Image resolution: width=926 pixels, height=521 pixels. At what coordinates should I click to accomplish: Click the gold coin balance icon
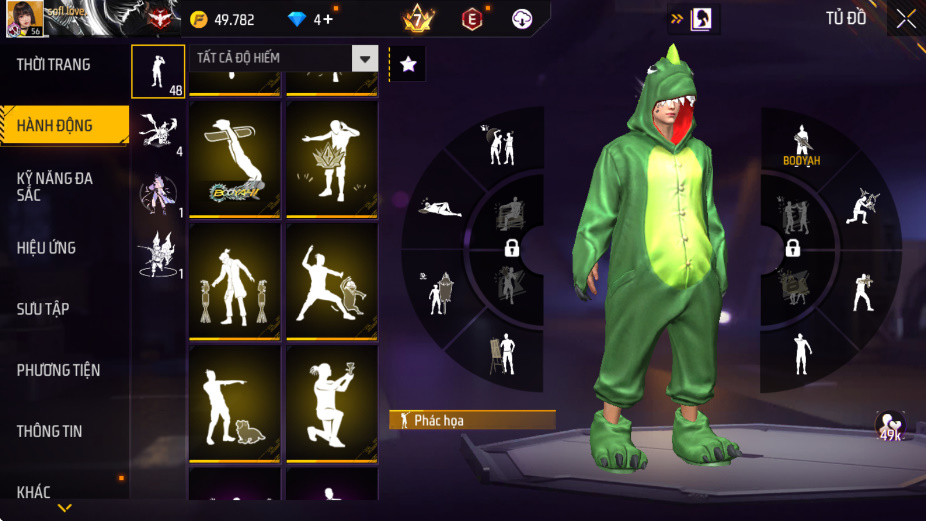tap(199, 19)
